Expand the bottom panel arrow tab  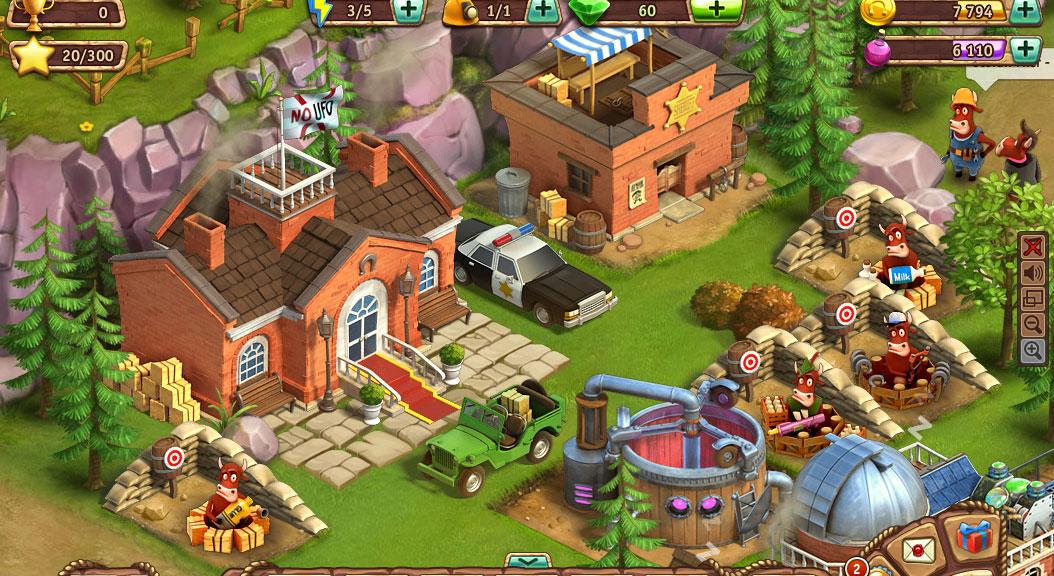526,562
